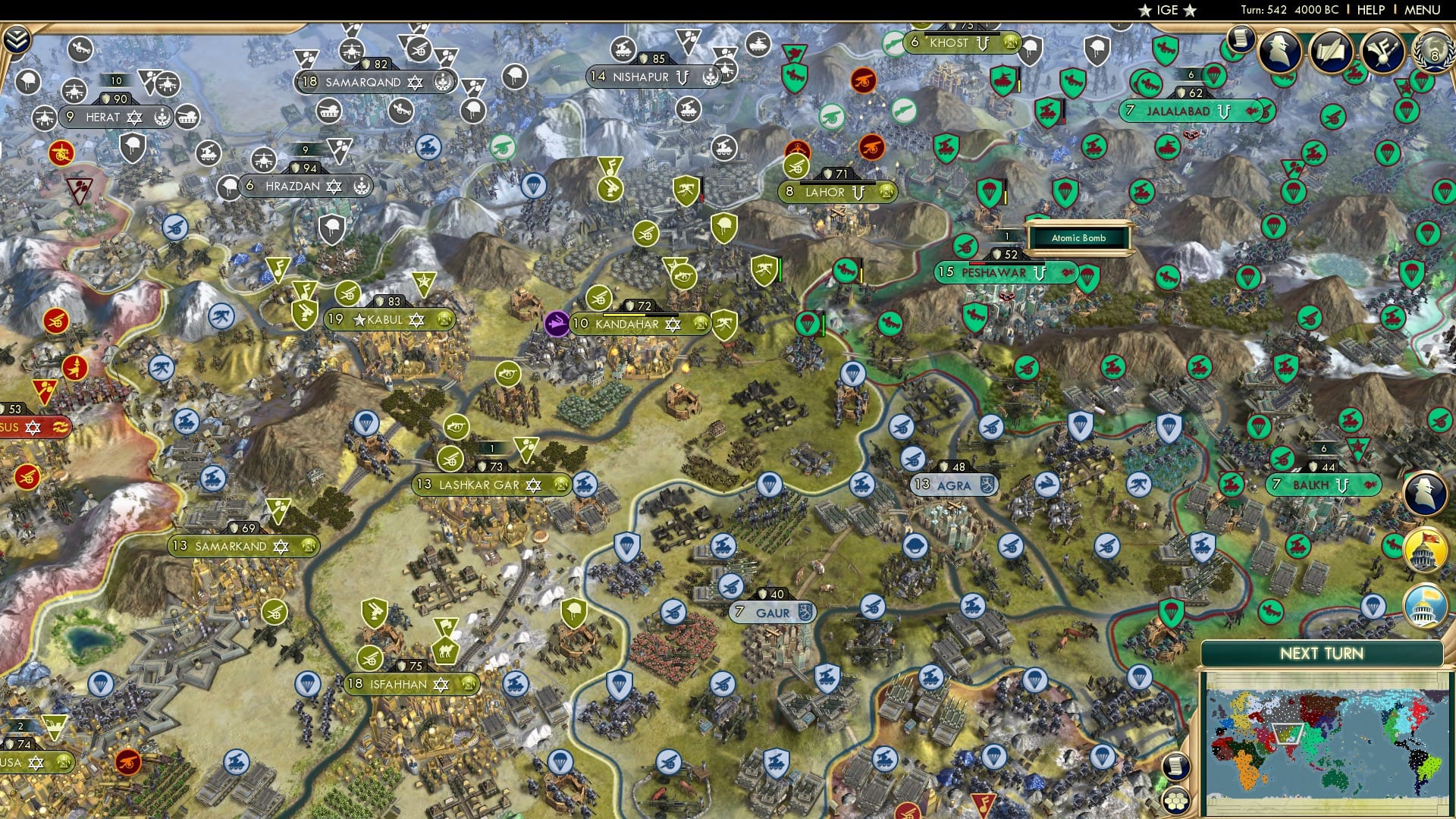Click the quill-and-scroll diplomacy notification icon
The height and width of the screenshot is (819, 1456).
click(1332, 49)
